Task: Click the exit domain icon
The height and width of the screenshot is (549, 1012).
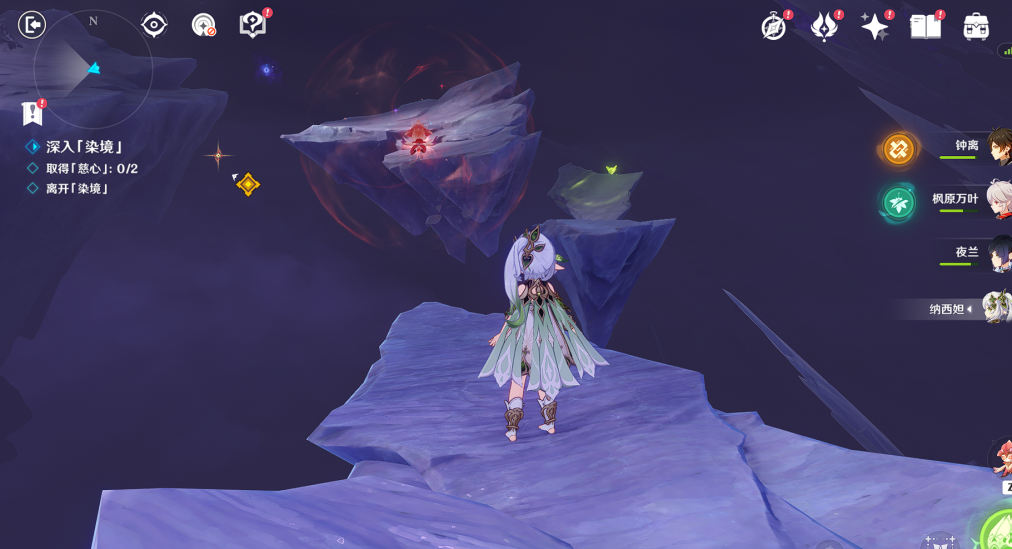Action: tap(32, 25)
